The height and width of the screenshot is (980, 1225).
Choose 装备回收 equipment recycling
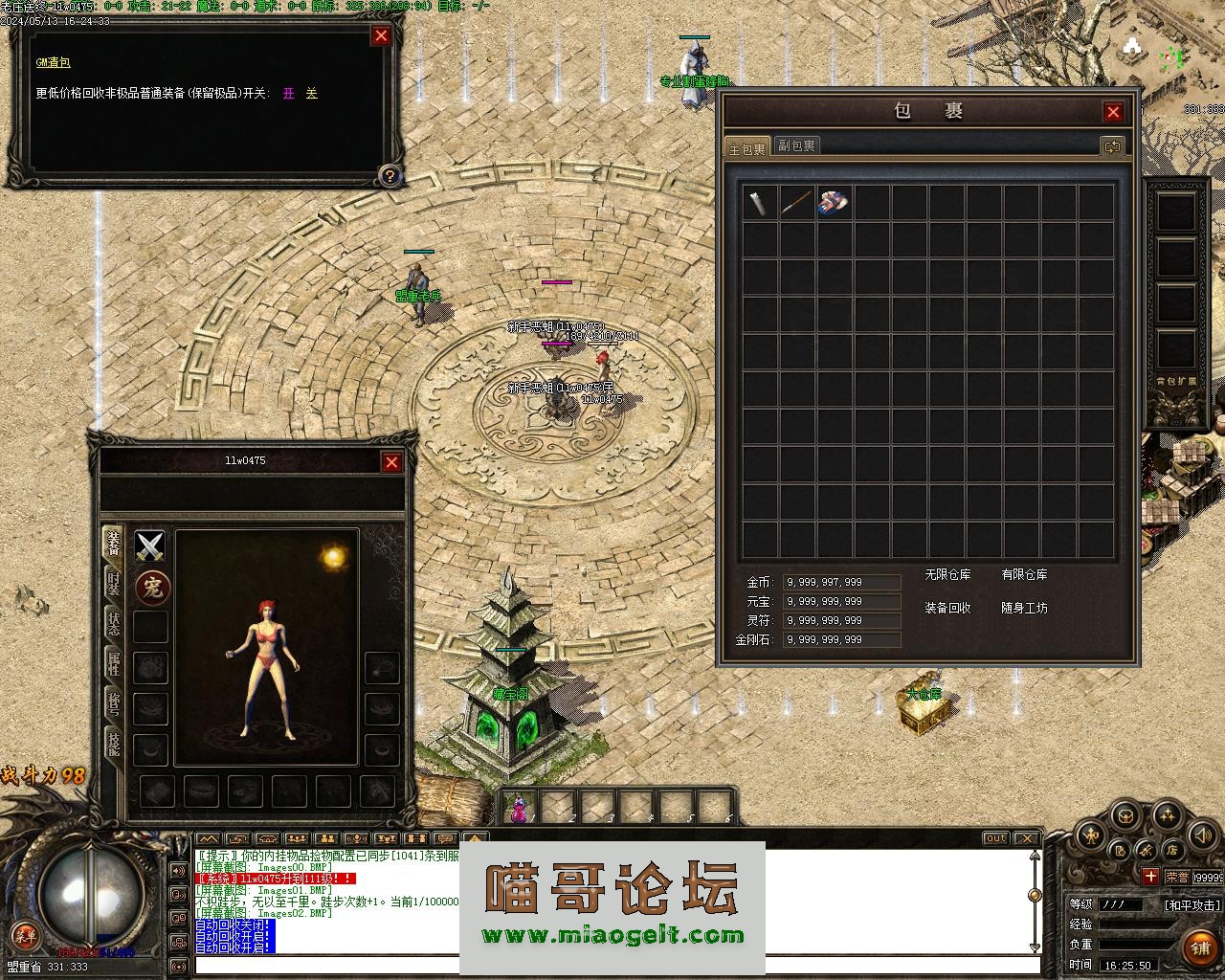point(947,609)
